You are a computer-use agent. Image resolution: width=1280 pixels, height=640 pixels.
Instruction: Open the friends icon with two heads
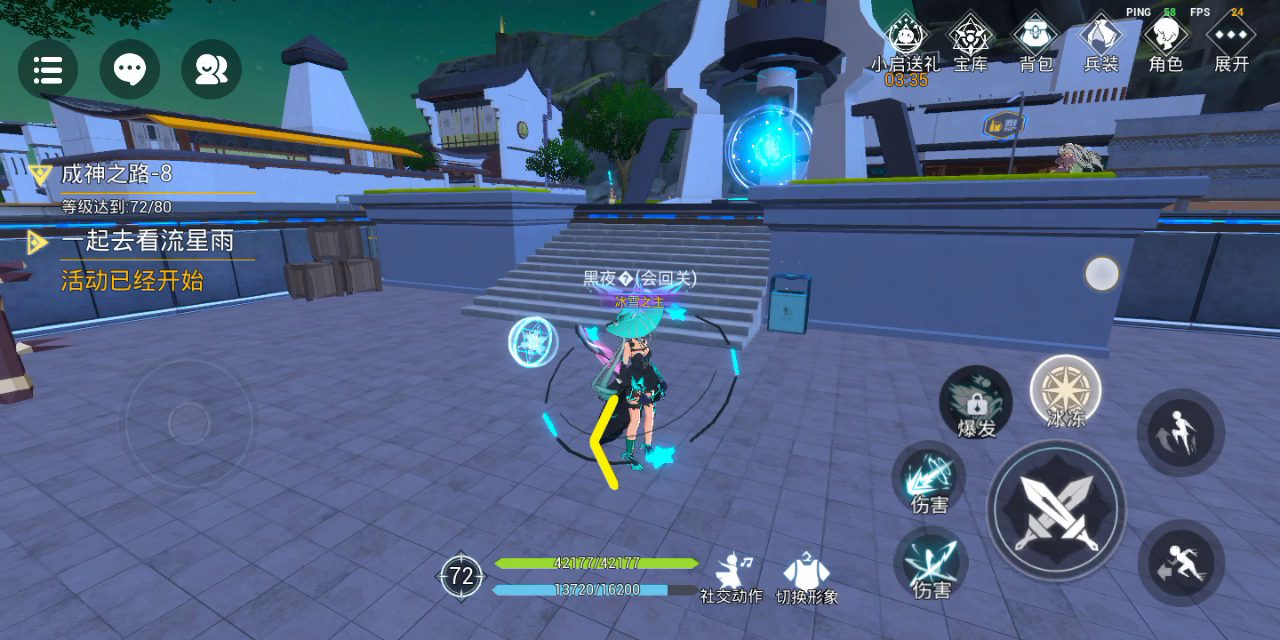[x=211, y=69]
